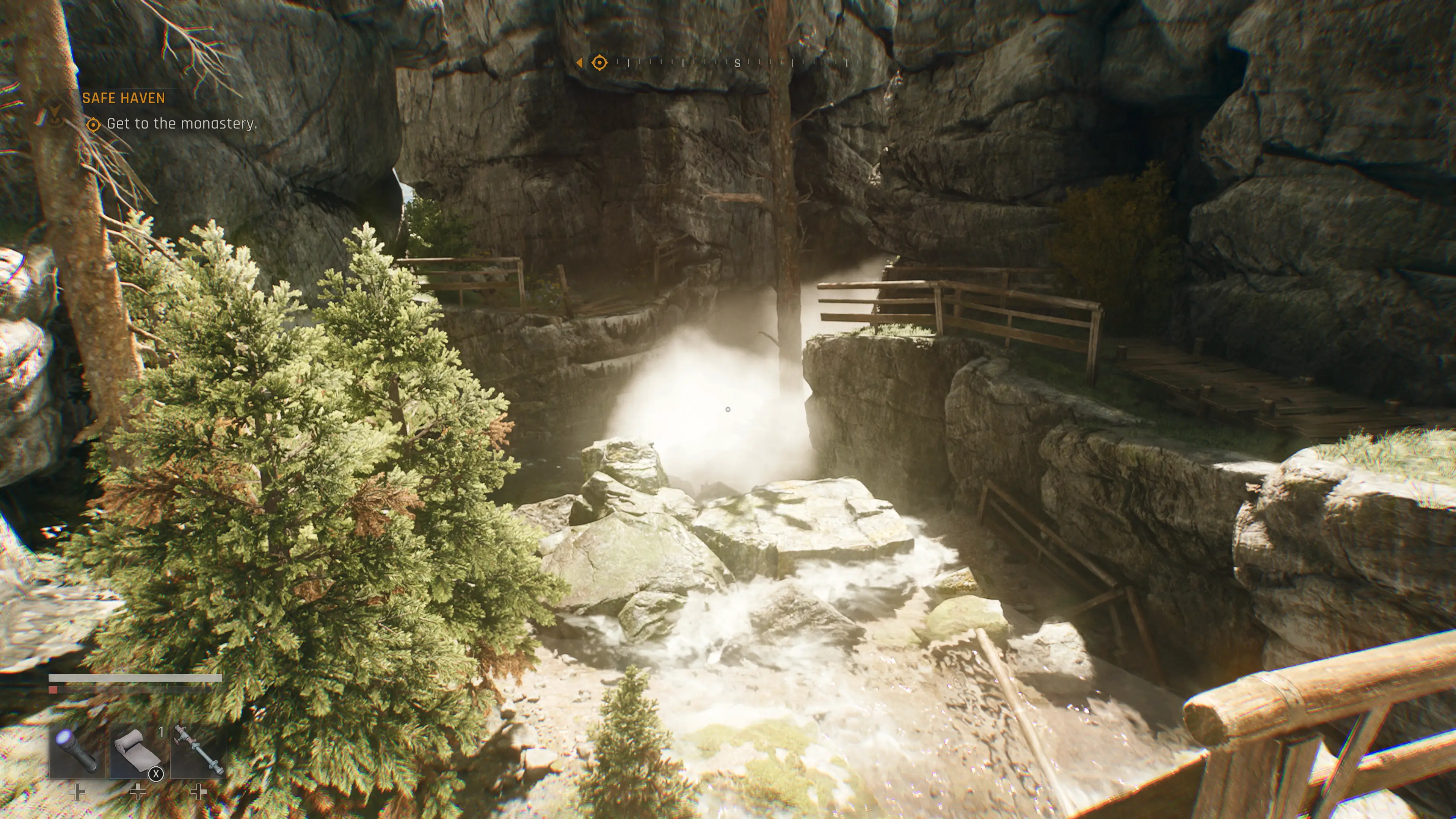This screenshot has width=1456, height=819.
Task: Click the objective marker on the compass
Action: 599,63
